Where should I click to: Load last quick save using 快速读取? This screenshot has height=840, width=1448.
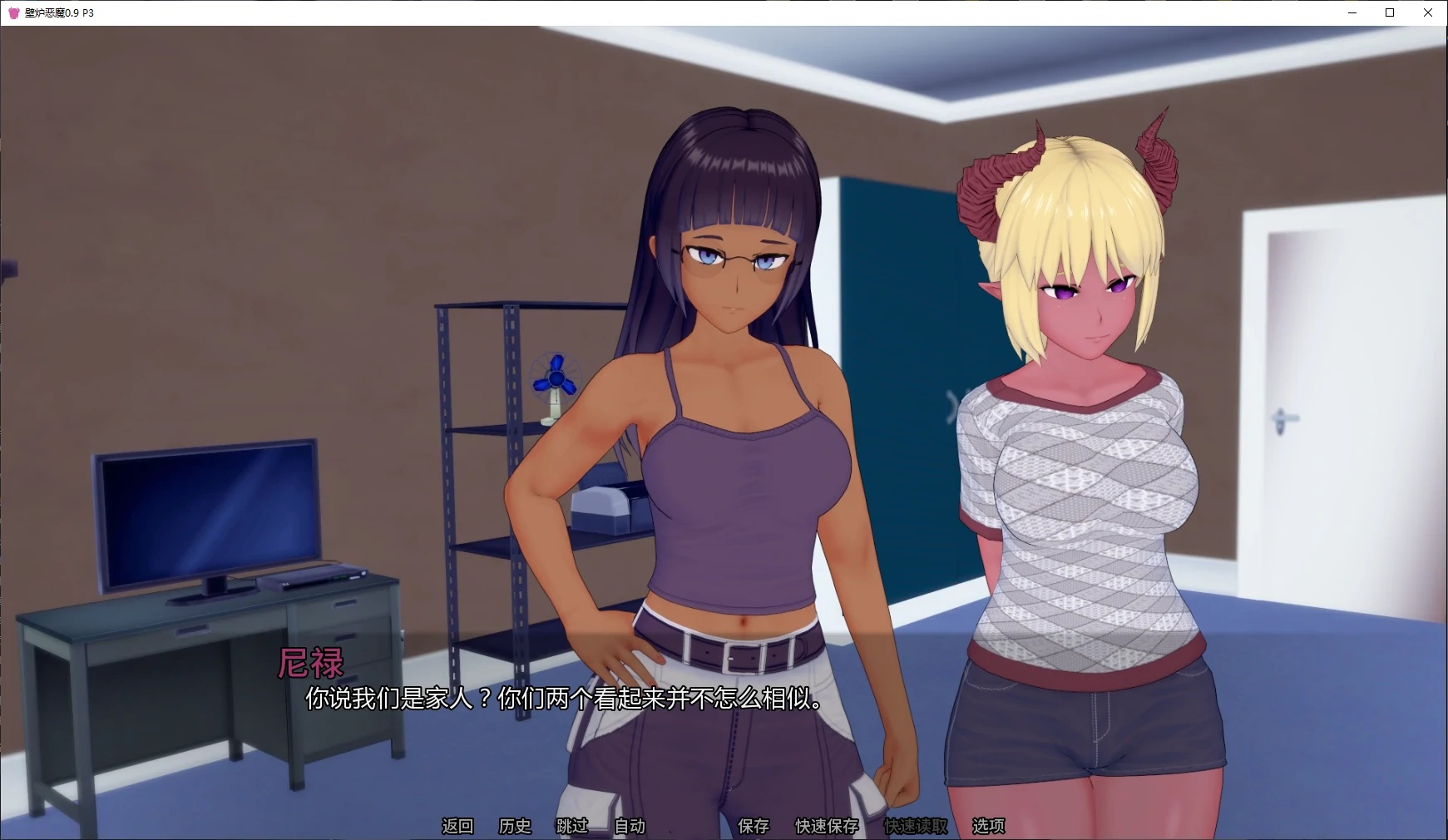(915, 827)
